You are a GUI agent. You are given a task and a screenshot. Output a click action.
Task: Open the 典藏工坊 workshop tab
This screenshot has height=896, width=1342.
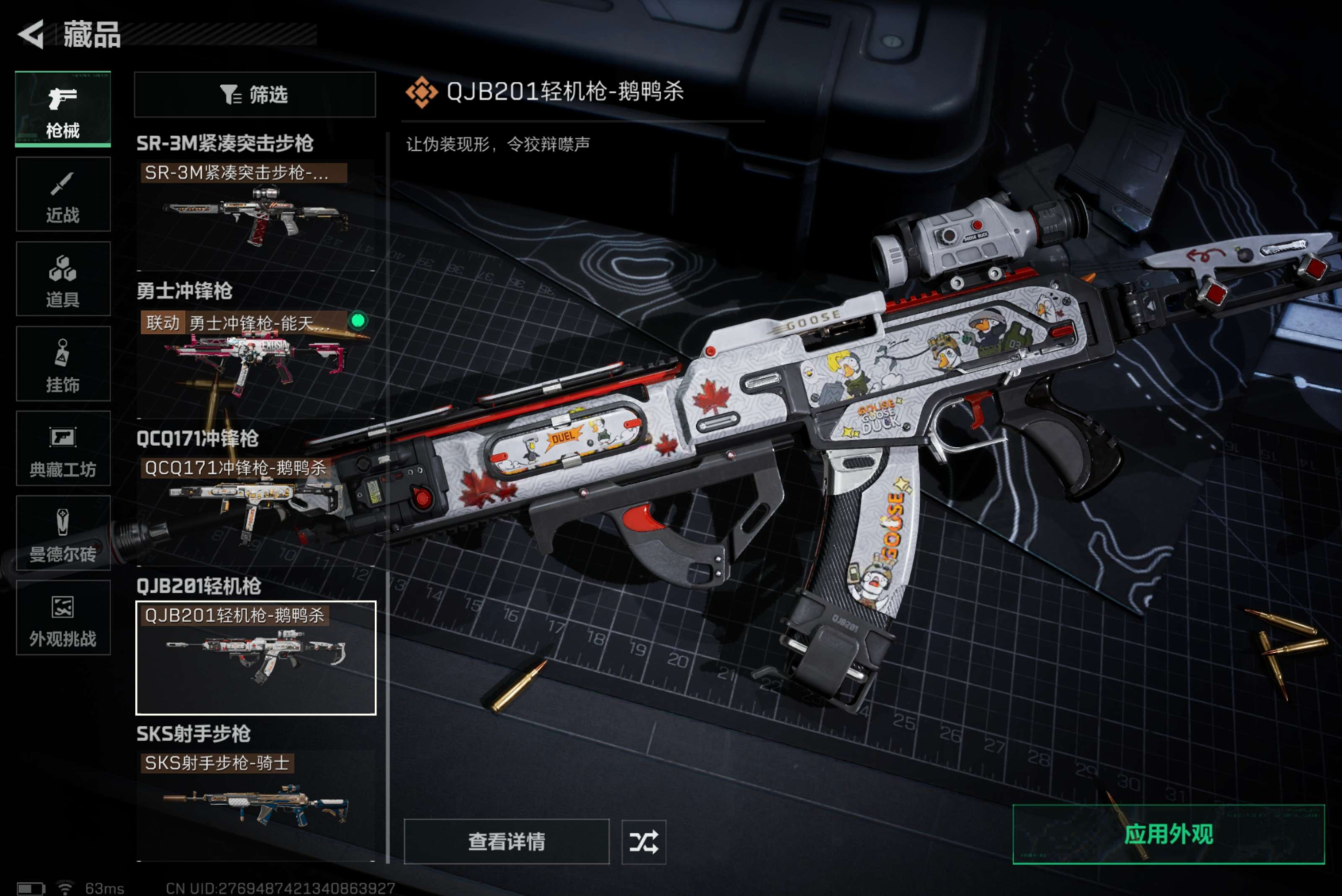click(63, 449)
